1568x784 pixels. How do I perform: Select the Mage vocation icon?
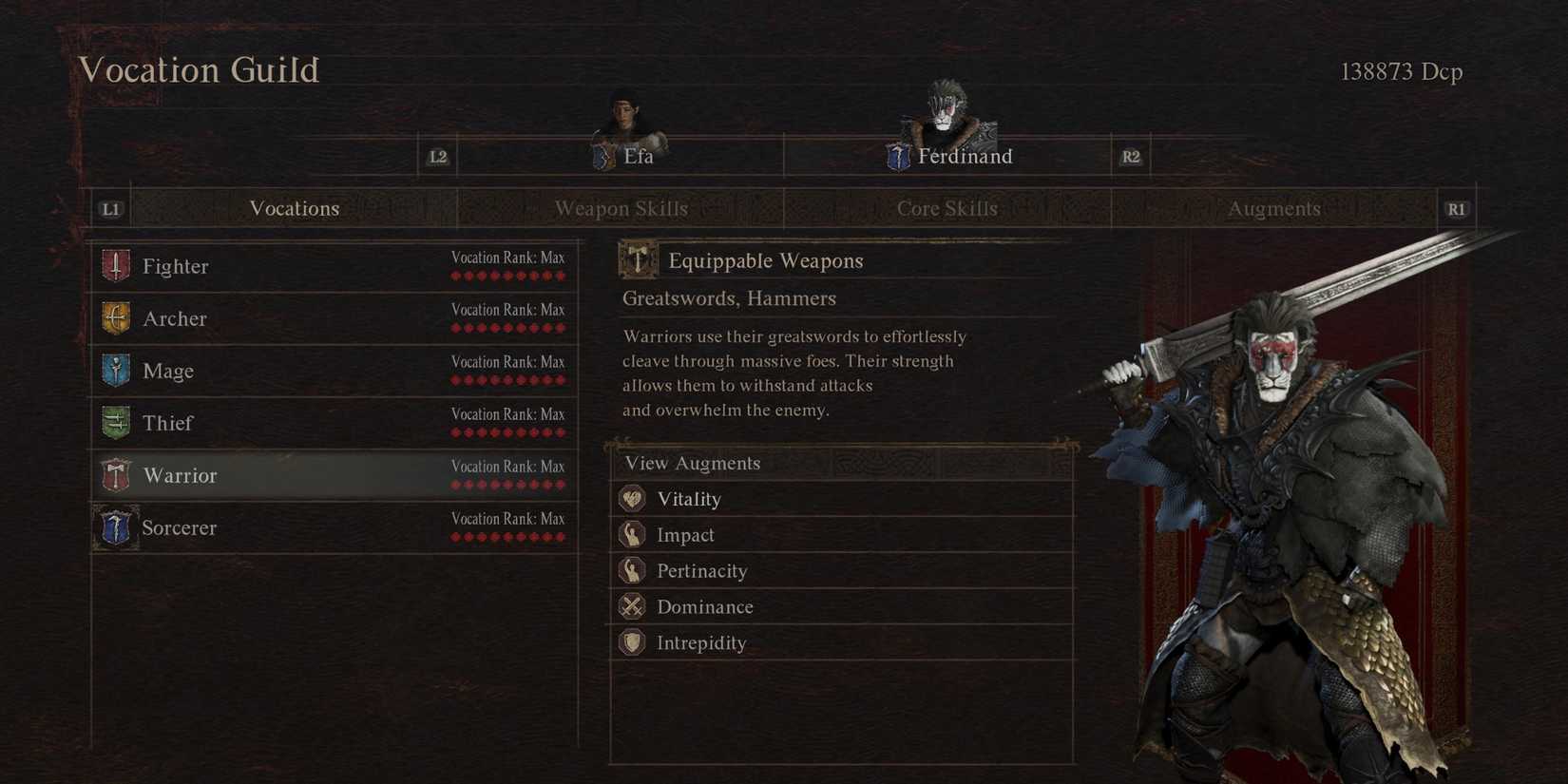tap(115, 371)
